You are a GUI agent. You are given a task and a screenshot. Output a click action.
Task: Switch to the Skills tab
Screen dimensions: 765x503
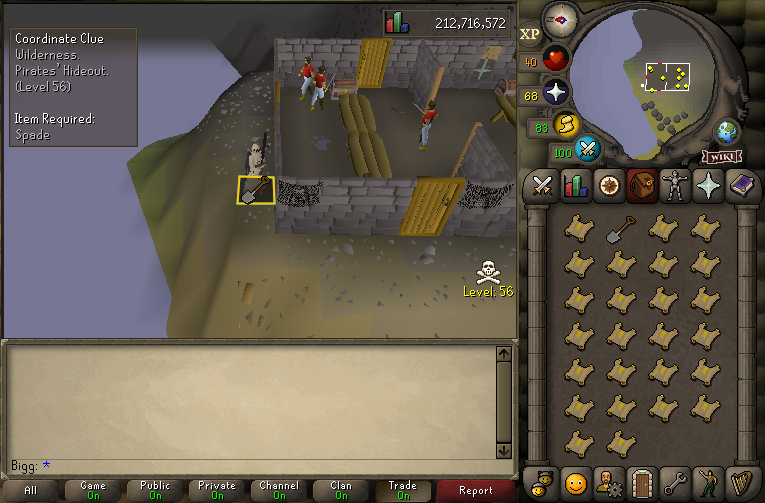point(575,186)
